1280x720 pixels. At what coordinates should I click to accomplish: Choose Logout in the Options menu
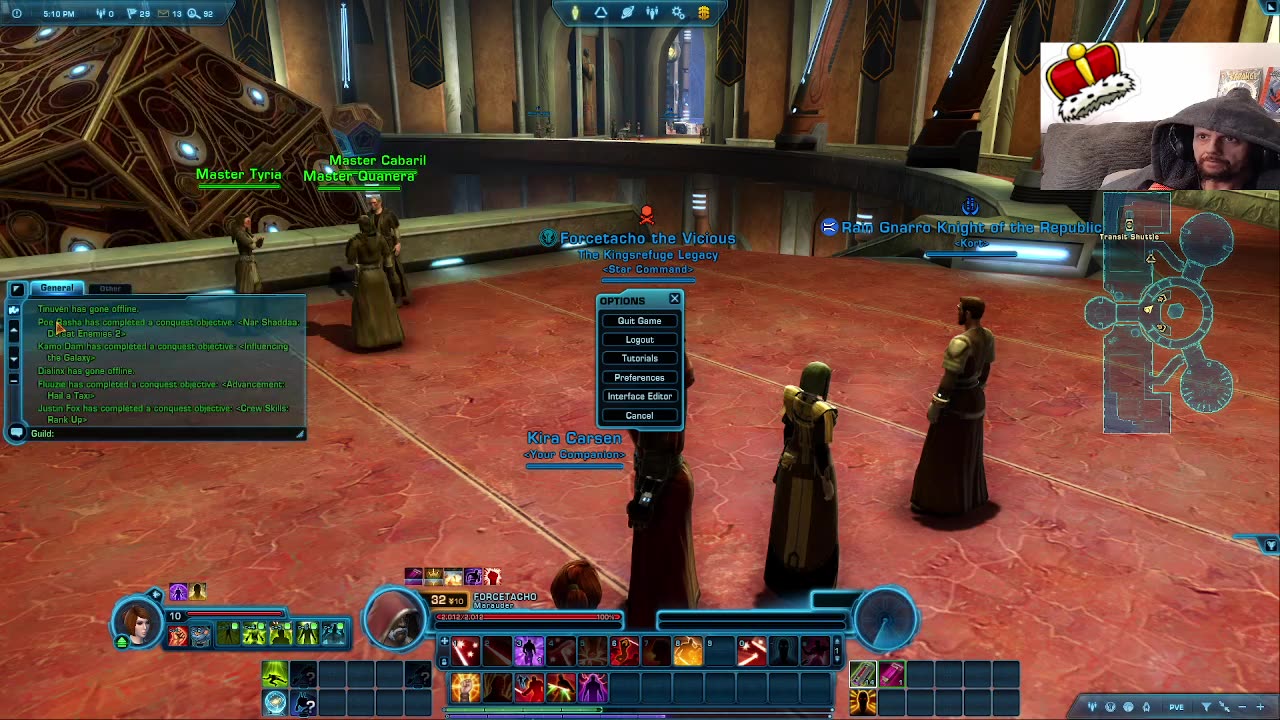pos(639,340)
